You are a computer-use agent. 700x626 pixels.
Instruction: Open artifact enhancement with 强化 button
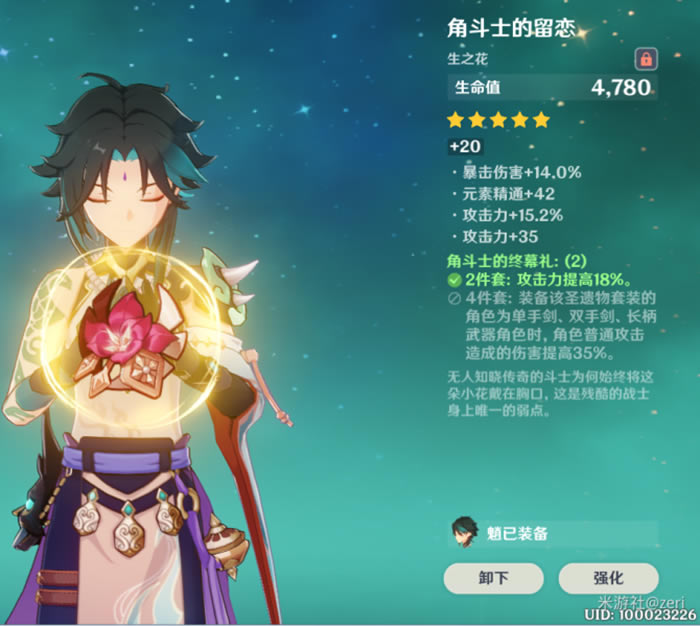coord(608,578)
